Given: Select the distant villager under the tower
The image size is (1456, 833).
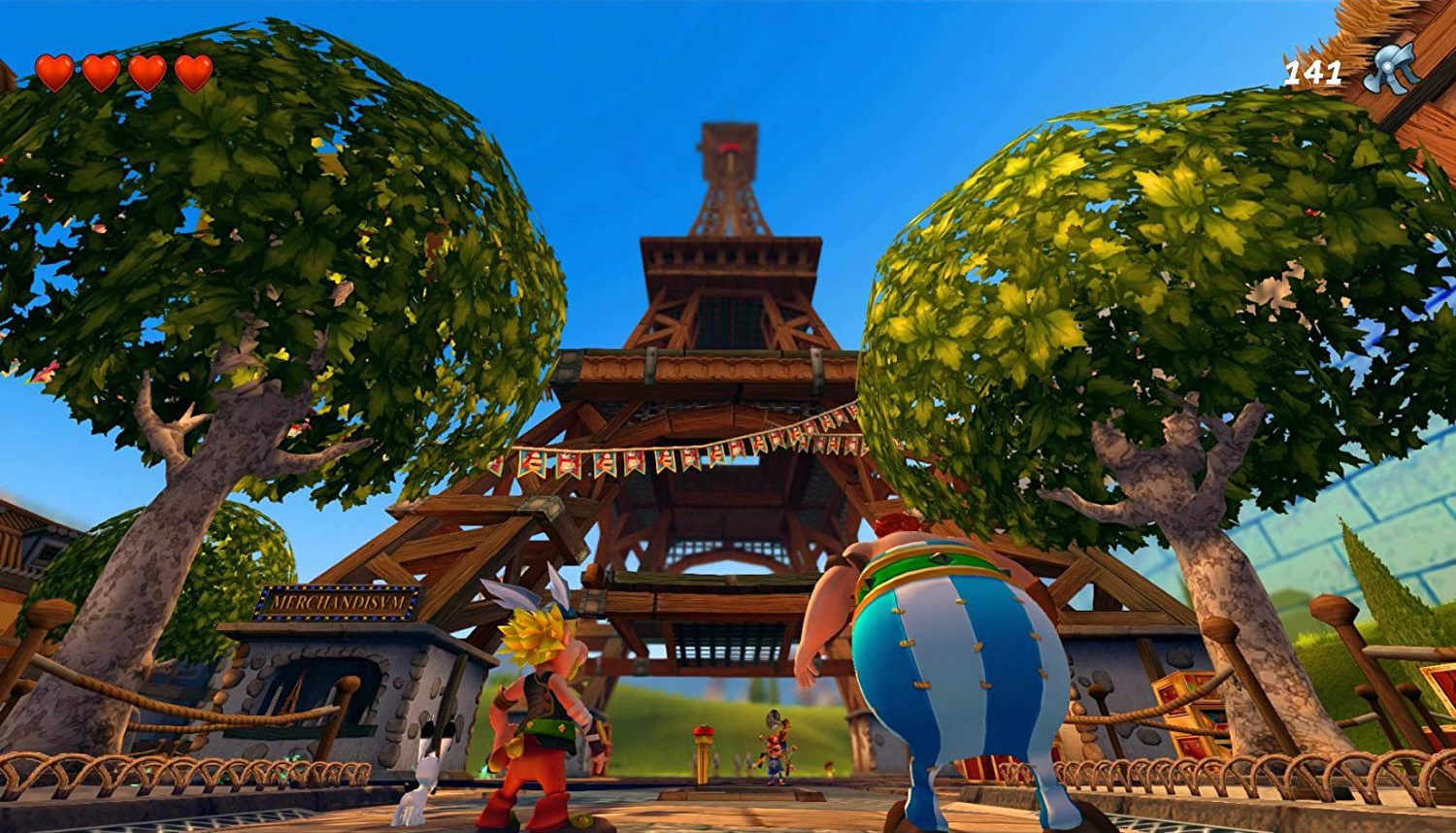Looking at the screenshot, I should [x=774, y=751].
